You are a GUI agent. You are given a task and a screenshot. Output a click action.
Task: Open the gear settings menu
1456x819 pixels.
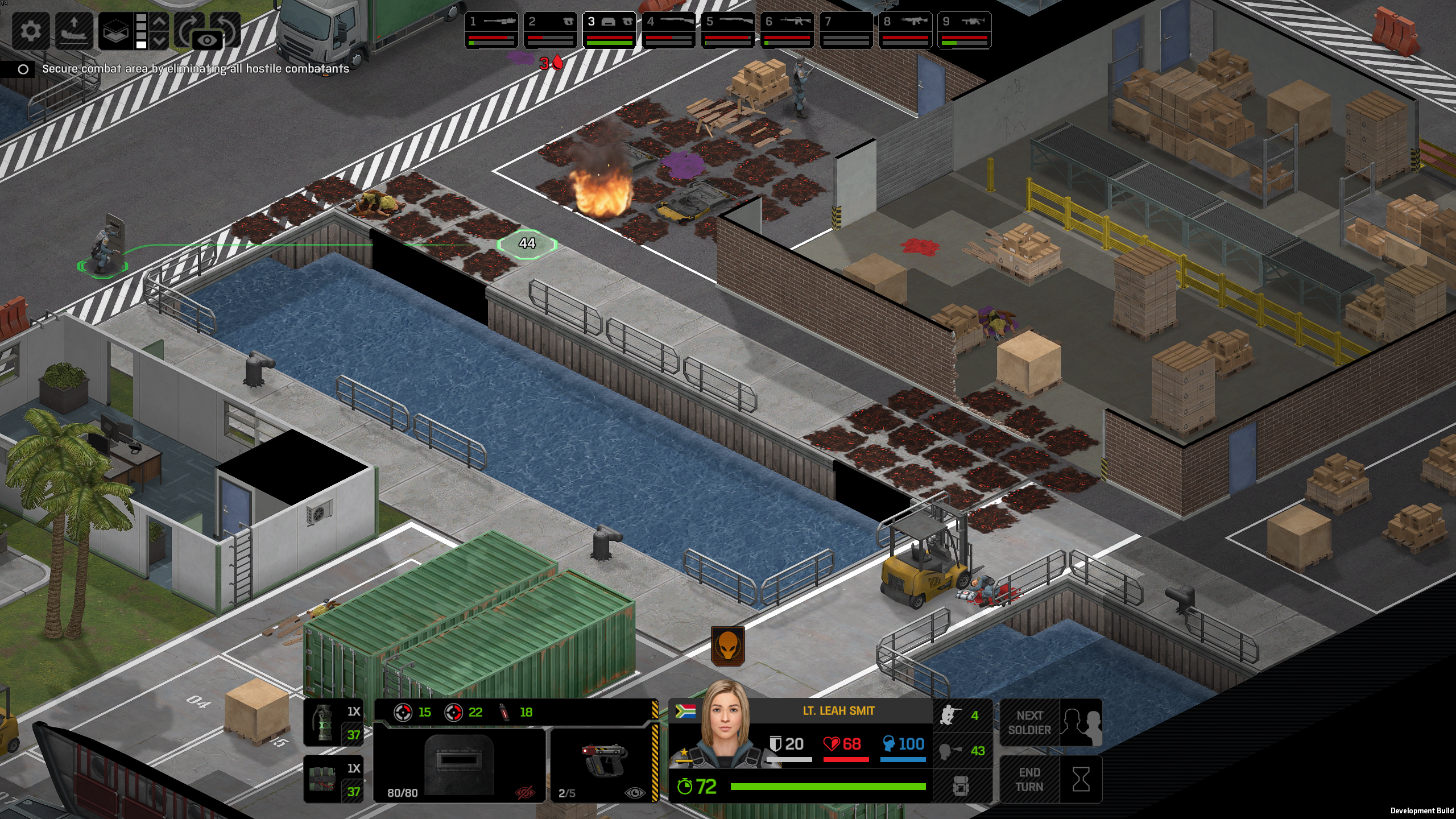click(30, 30)
